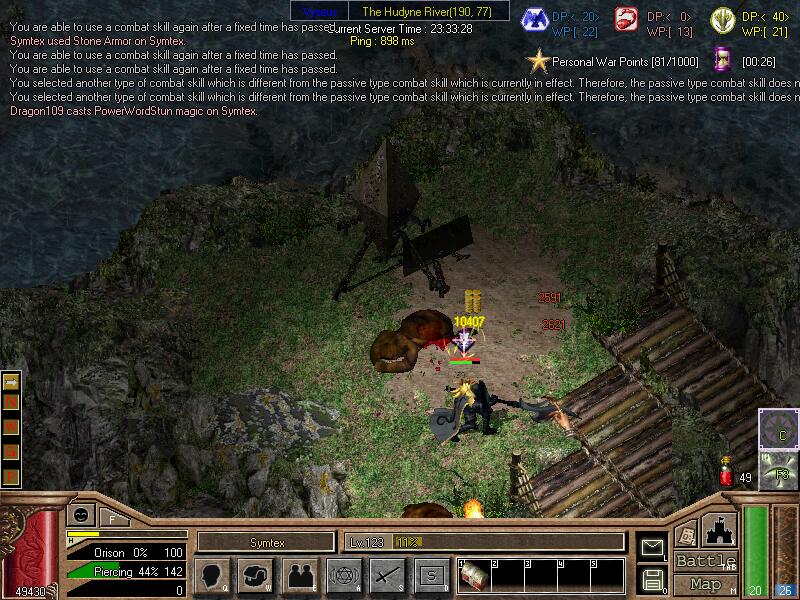Click the red scorpion nation emblem
This screenshot has width=800, height=600.
(626, 21)
